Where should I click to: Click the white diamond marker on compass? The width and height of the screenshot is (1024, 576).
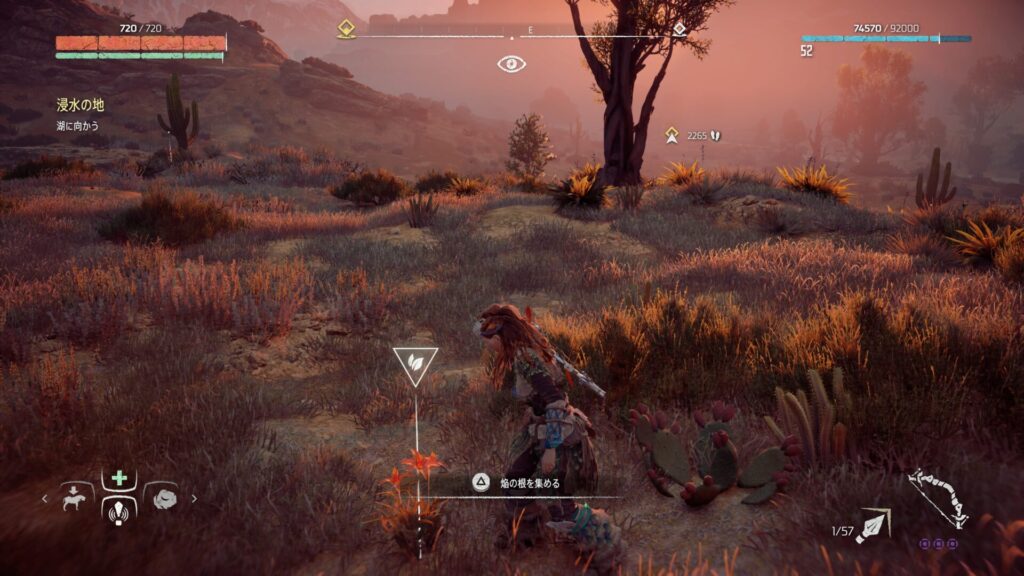tap(679, 29)
